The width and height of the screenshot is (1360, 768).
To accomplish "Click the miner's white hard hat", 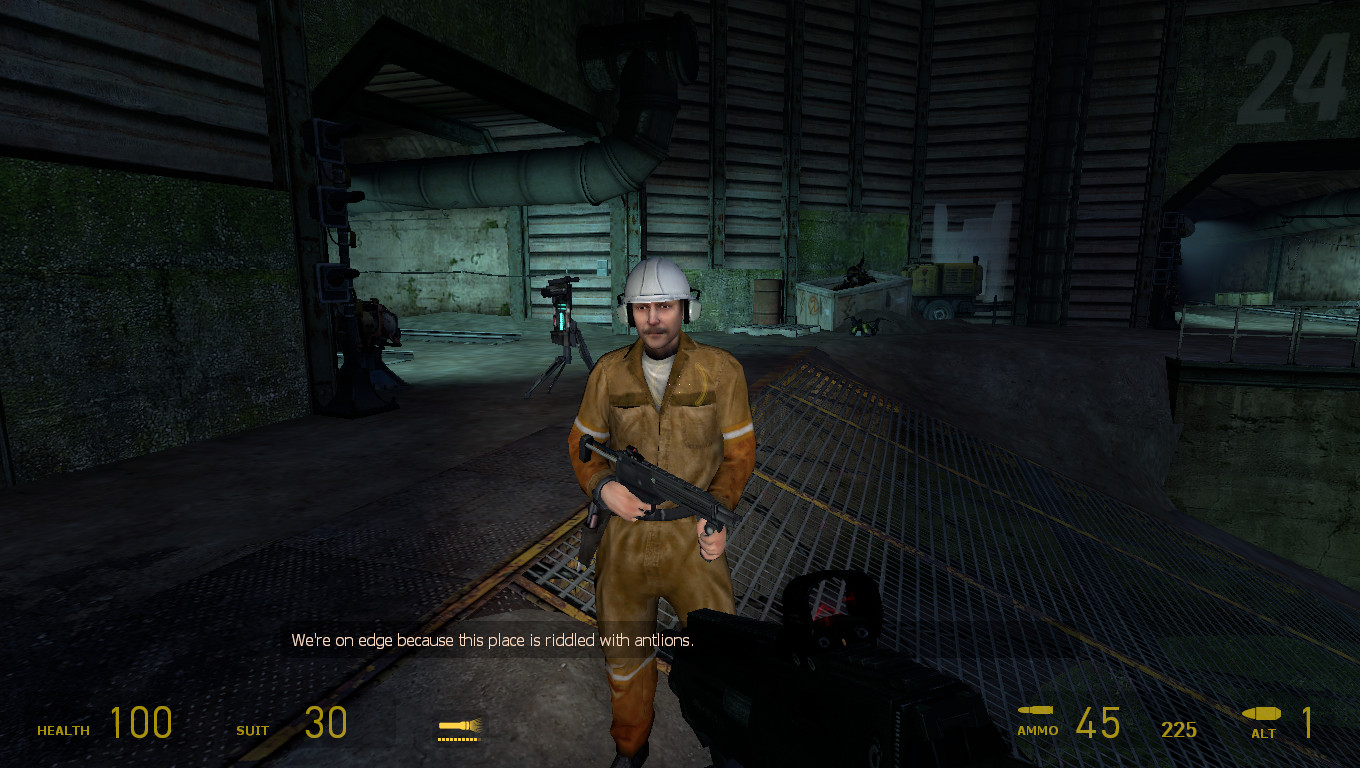I will coord(657,280).
